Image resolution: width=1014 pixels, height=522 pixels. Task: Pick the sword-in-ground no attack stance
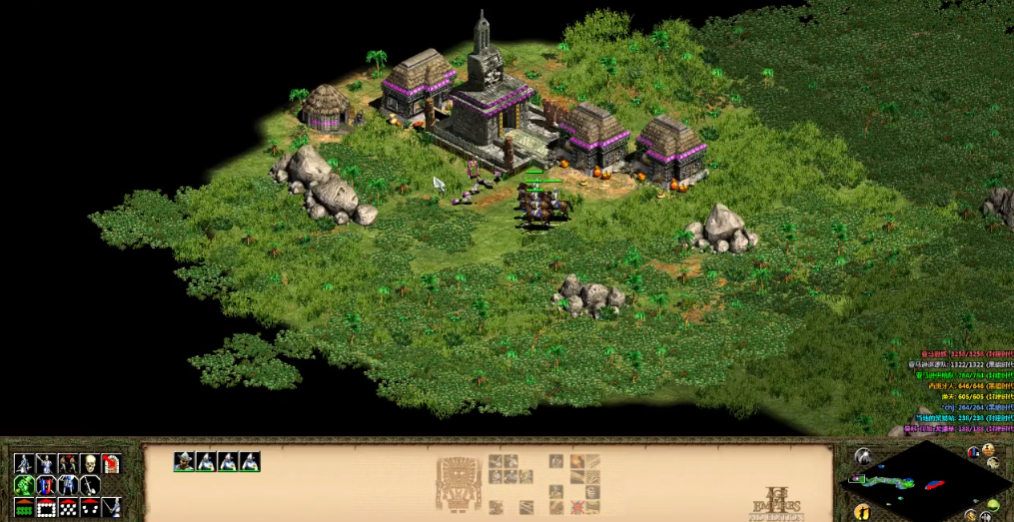point(90,485)
